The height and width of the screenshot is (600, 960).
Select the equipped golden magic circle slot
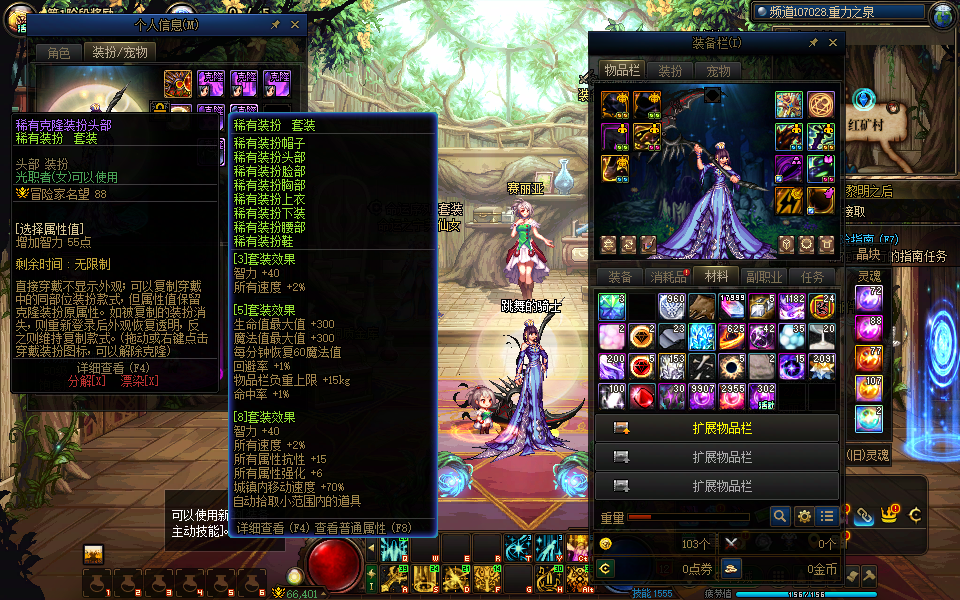click(821, 104)
